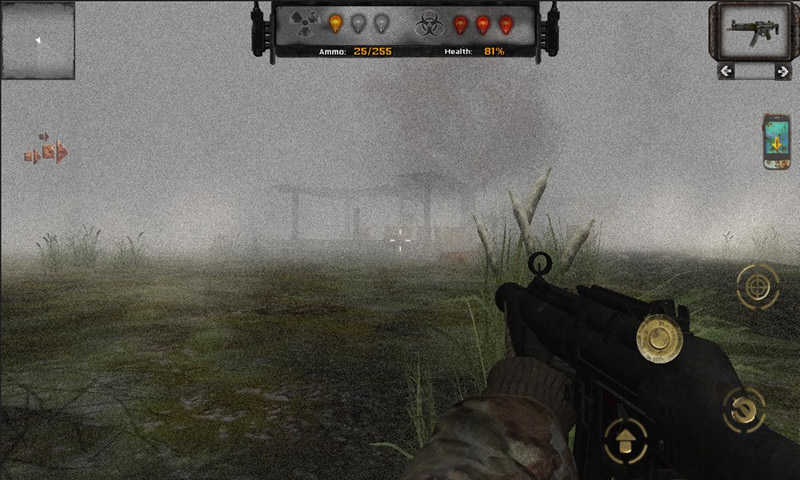Switch to the previous weapon arrow
This screenshot has width=800, height=480.
click(x=727, y=71)
